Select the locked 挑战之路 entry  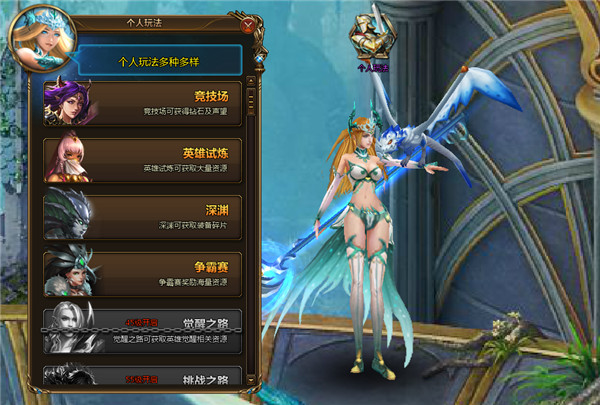(142, 379)
